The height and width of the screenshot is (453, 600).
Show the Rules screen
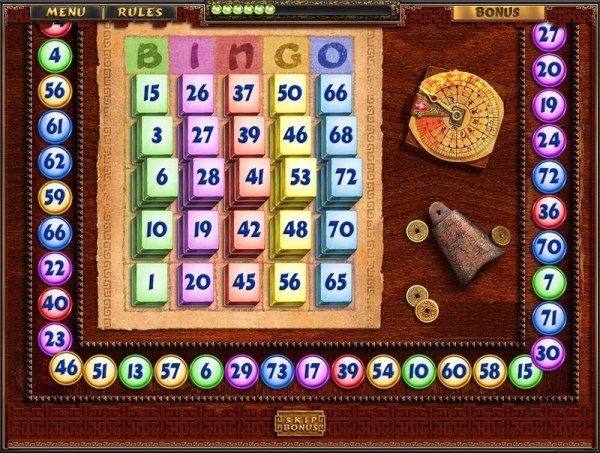tap(139, 12)
